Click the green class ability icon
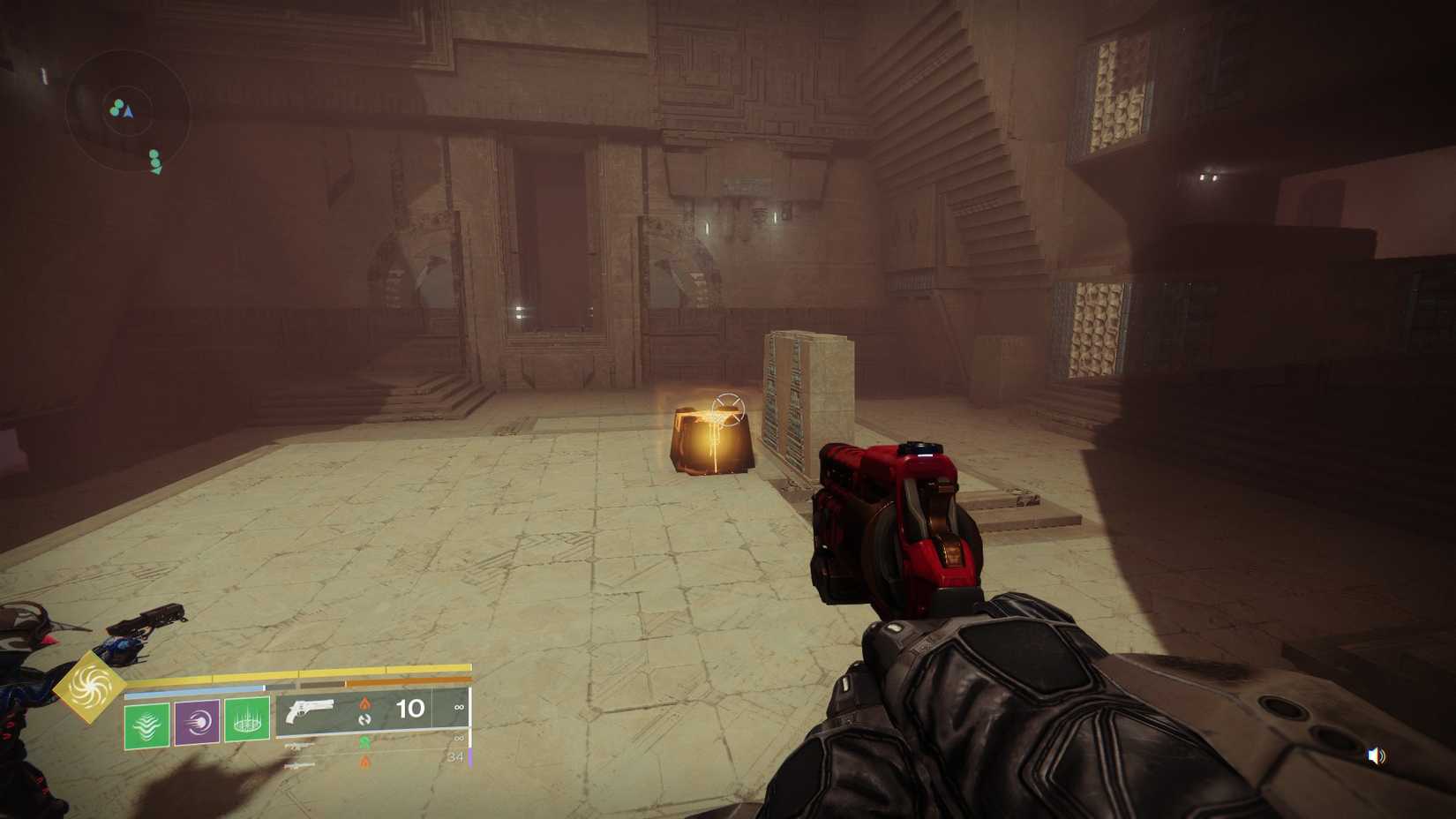The image size is (1456, 819). point(146,722)
